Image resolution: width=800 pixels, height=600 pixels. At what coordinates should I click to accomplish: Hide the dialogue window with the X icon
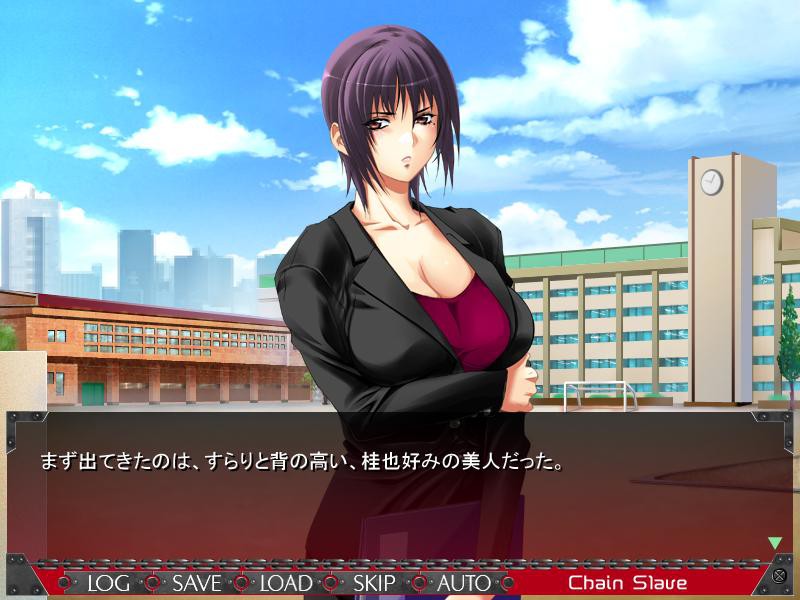[x=779, y=576]
